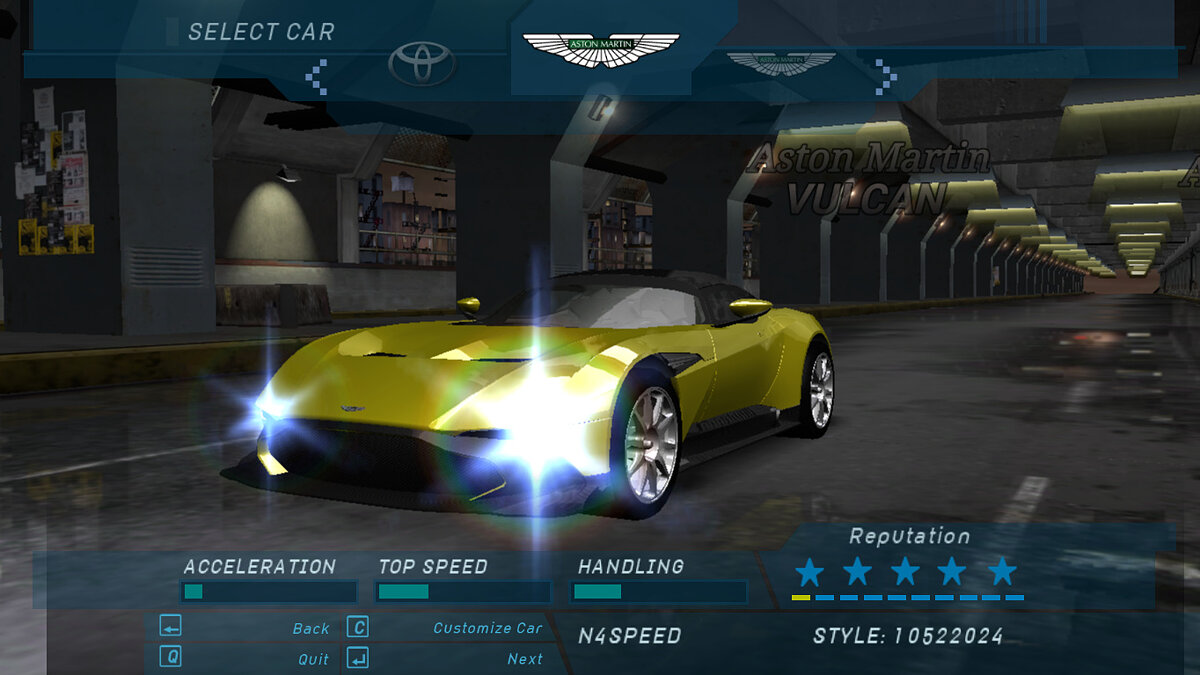Continue with the Next option
1200x675 pixels.
coord(524,659)
